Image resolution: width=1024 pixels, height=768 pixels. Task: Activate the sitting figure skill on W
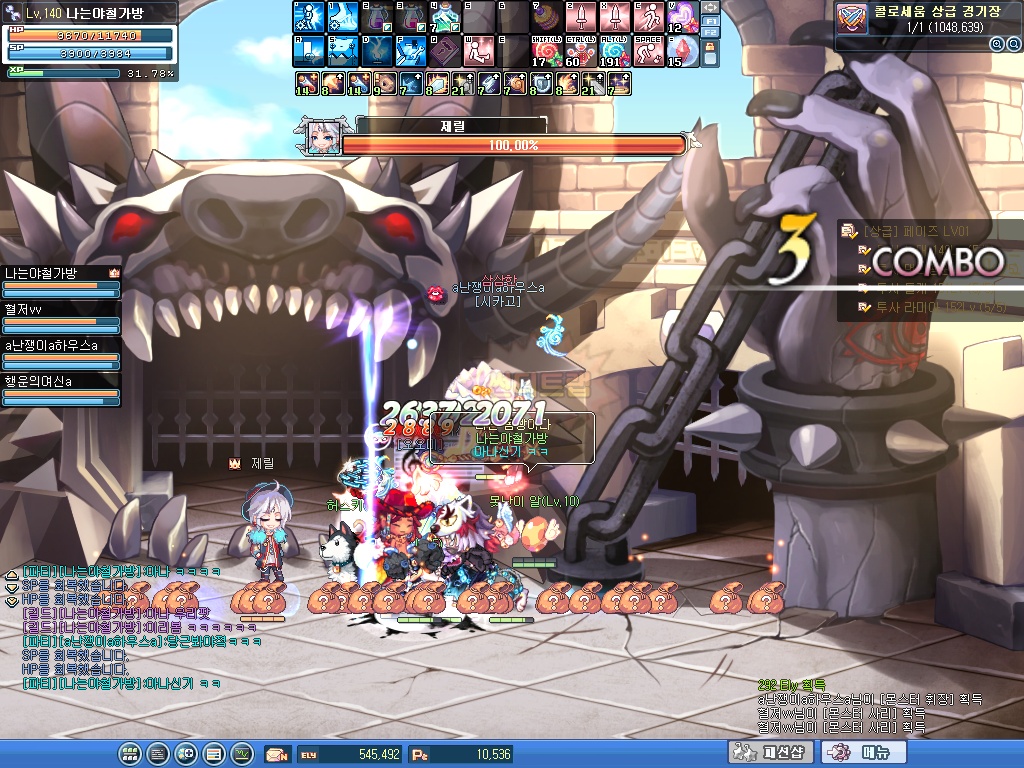click(x=477, y=50)
